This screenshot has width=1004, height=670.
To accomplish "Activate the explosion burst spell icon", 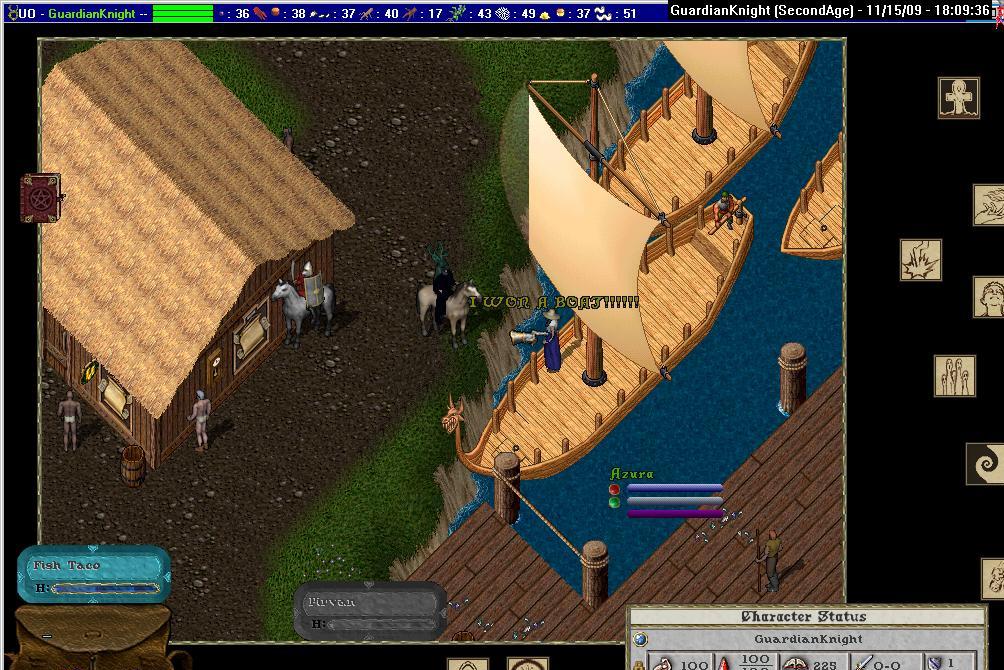I will [920, 260].
